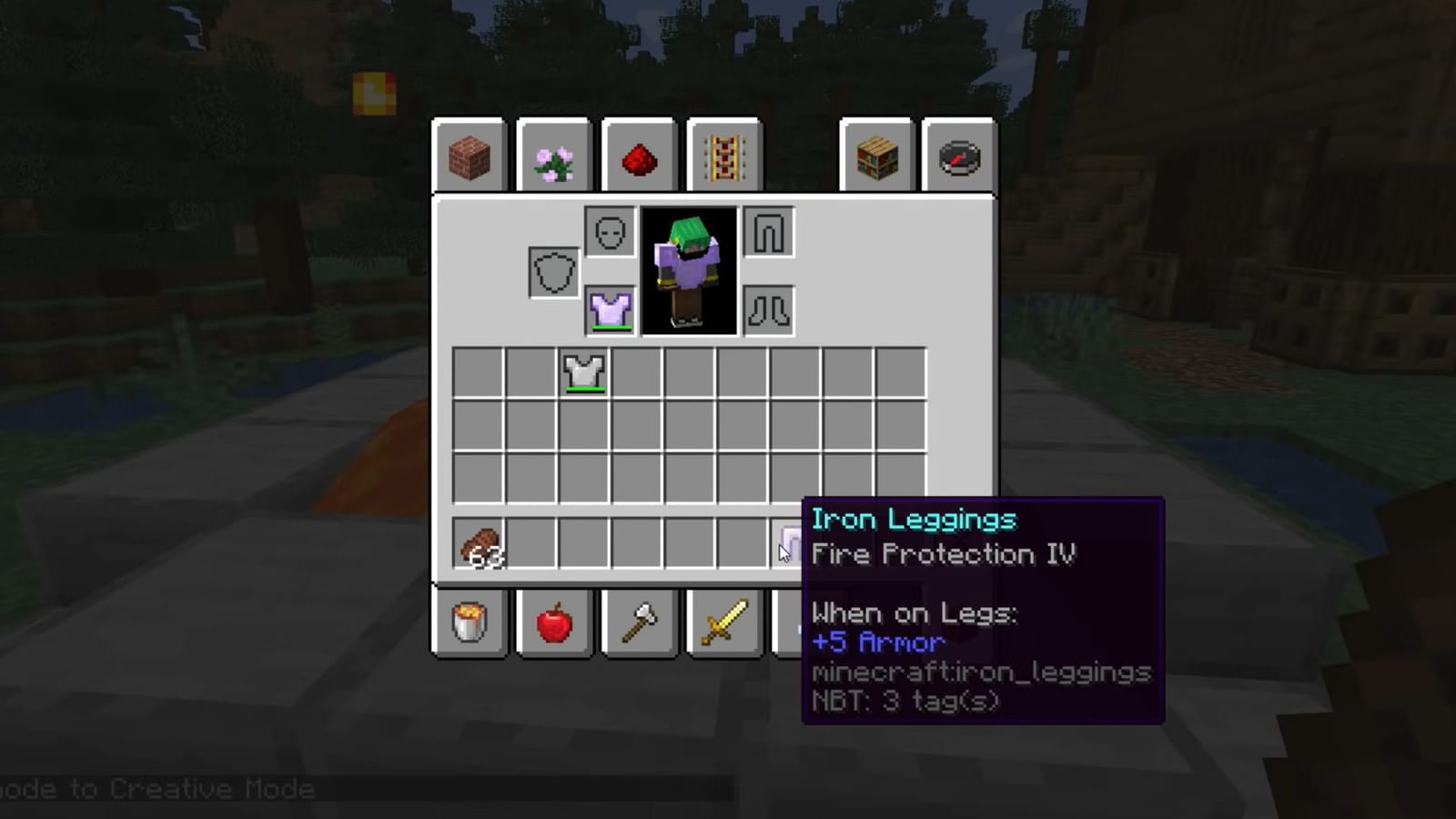Open the Redstone dust tab

point(639,157)
